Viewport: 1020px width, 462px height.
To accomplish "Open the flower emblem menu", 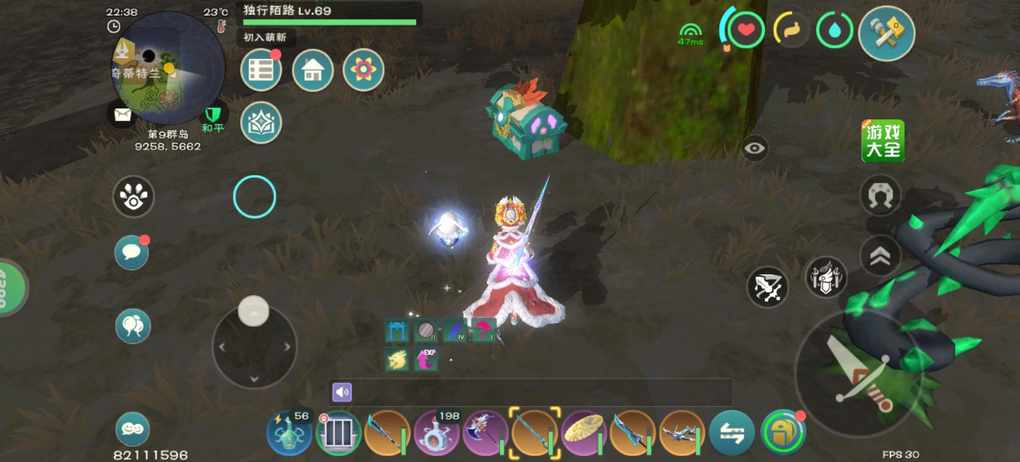I will [363, 69].
